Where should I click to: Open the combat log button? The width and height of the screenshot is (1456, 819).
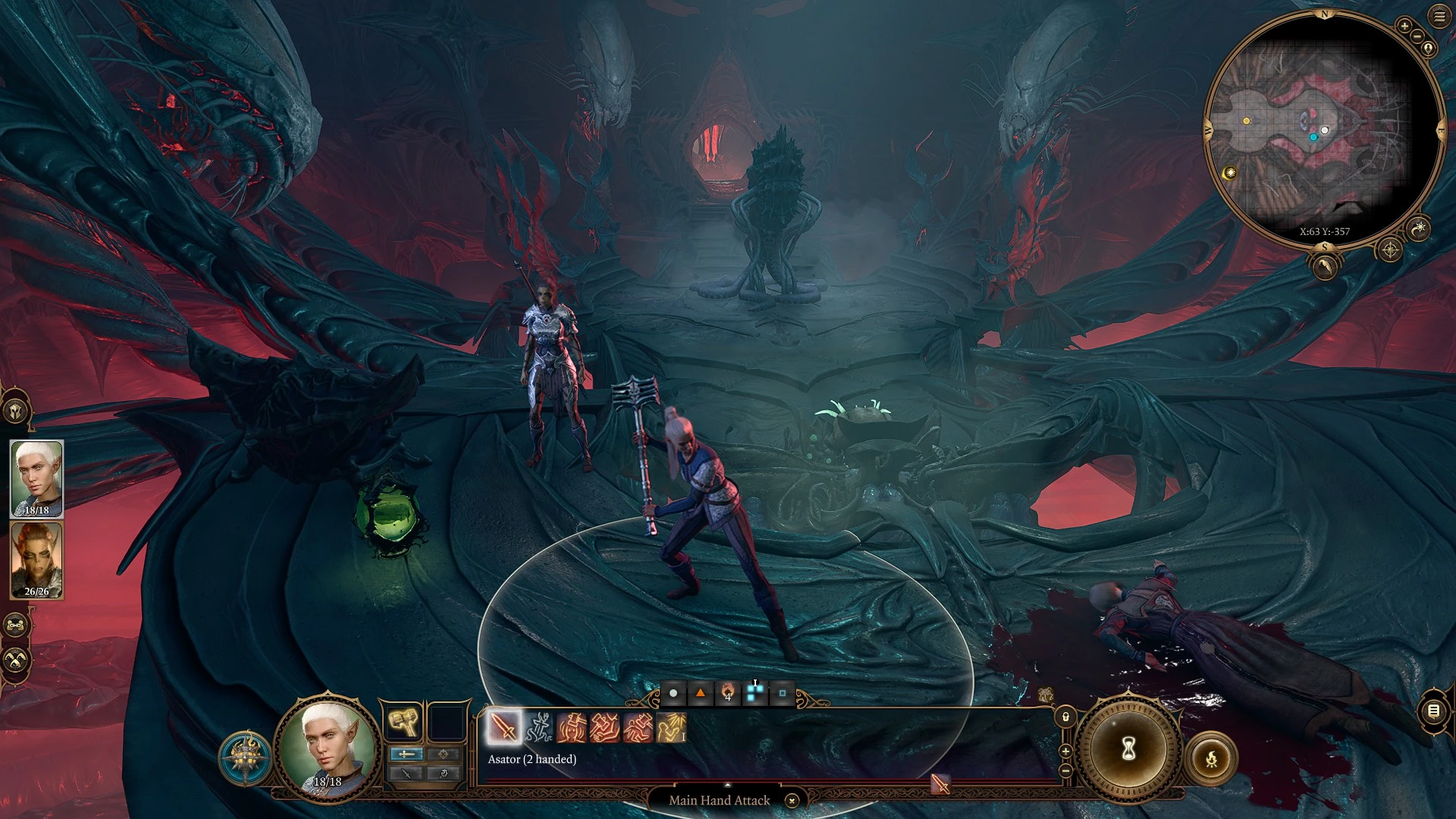coord(1433,711)
